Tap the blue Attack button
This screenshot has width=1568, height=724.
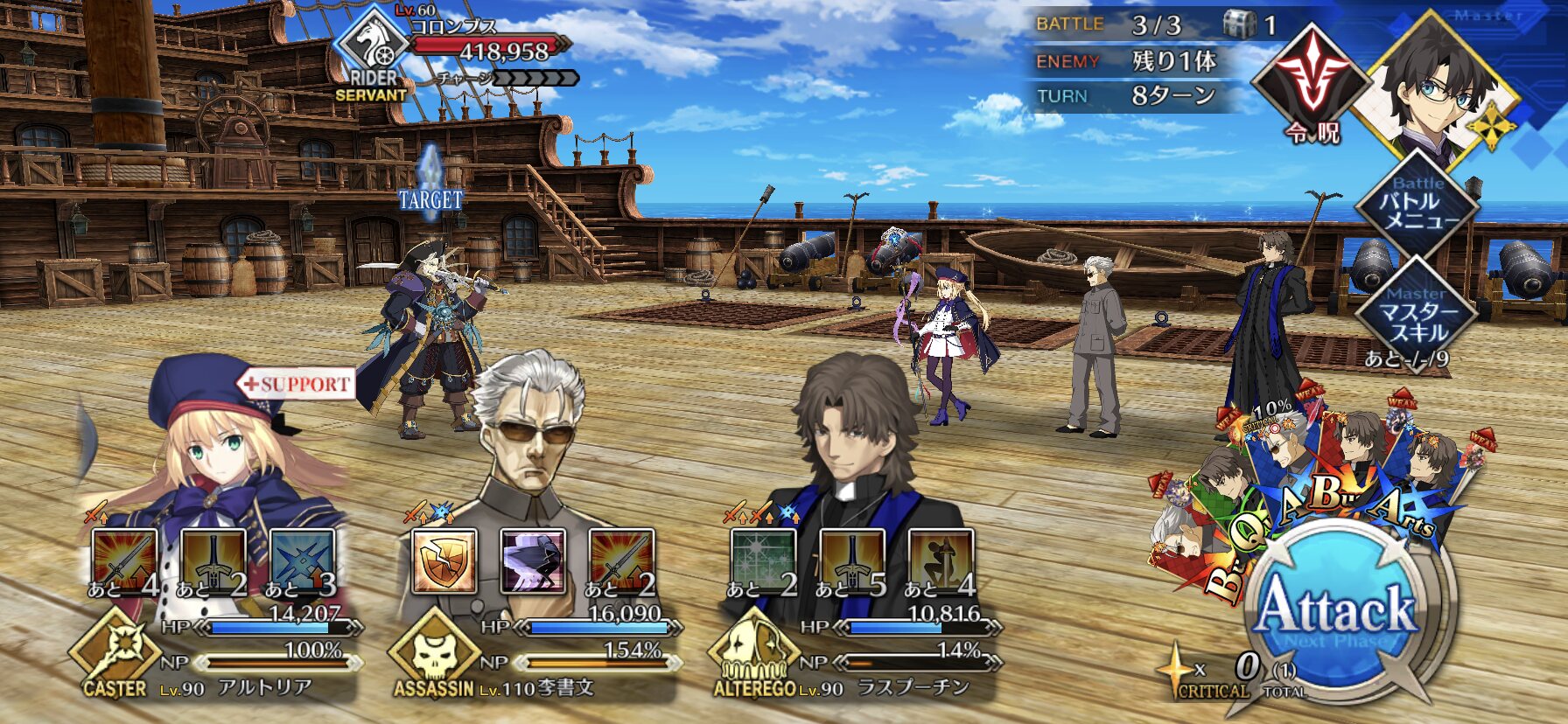(1335, 612)
